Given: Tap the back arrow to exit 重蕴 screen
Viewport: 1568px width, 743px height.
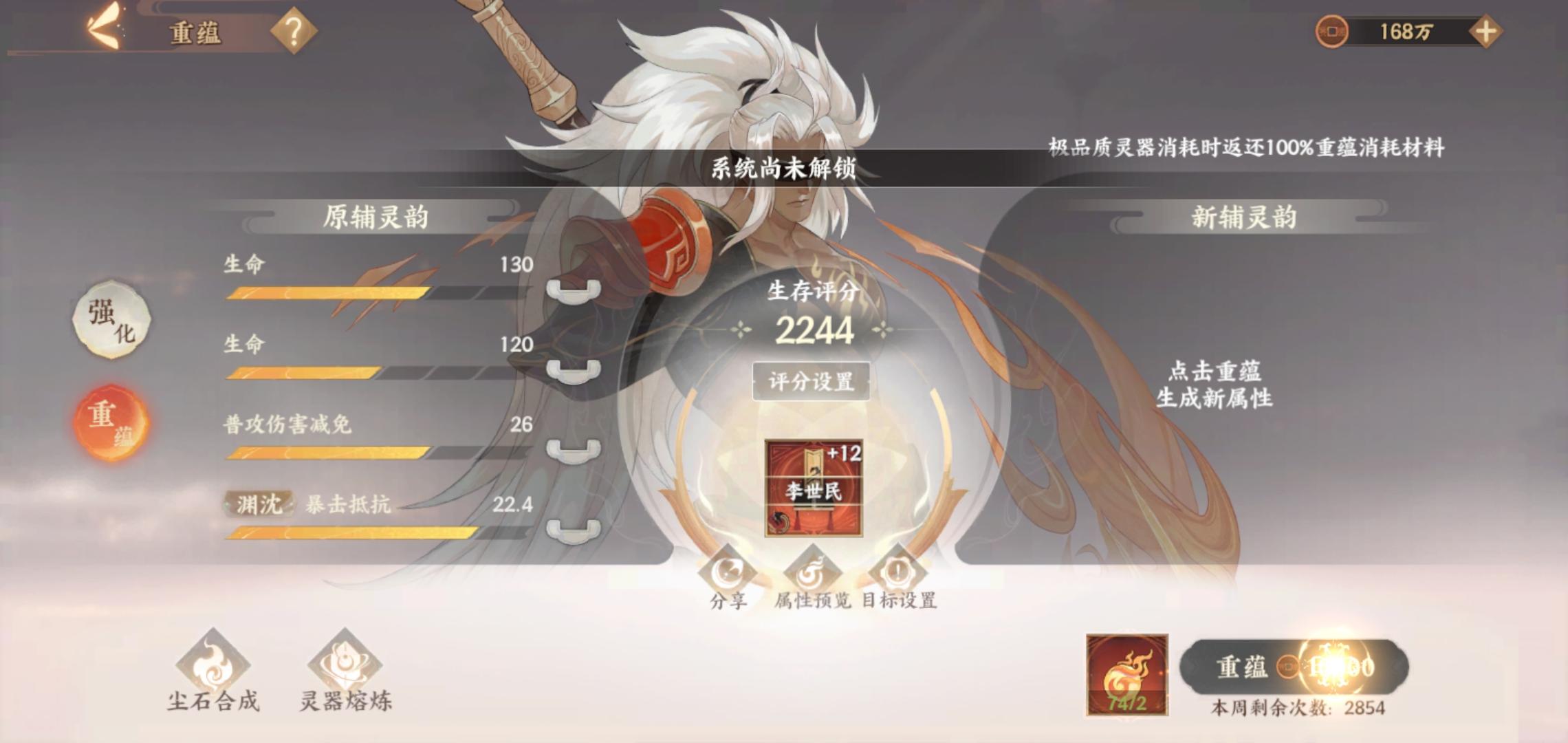Looking at the screenshot, I should [103, 26].
